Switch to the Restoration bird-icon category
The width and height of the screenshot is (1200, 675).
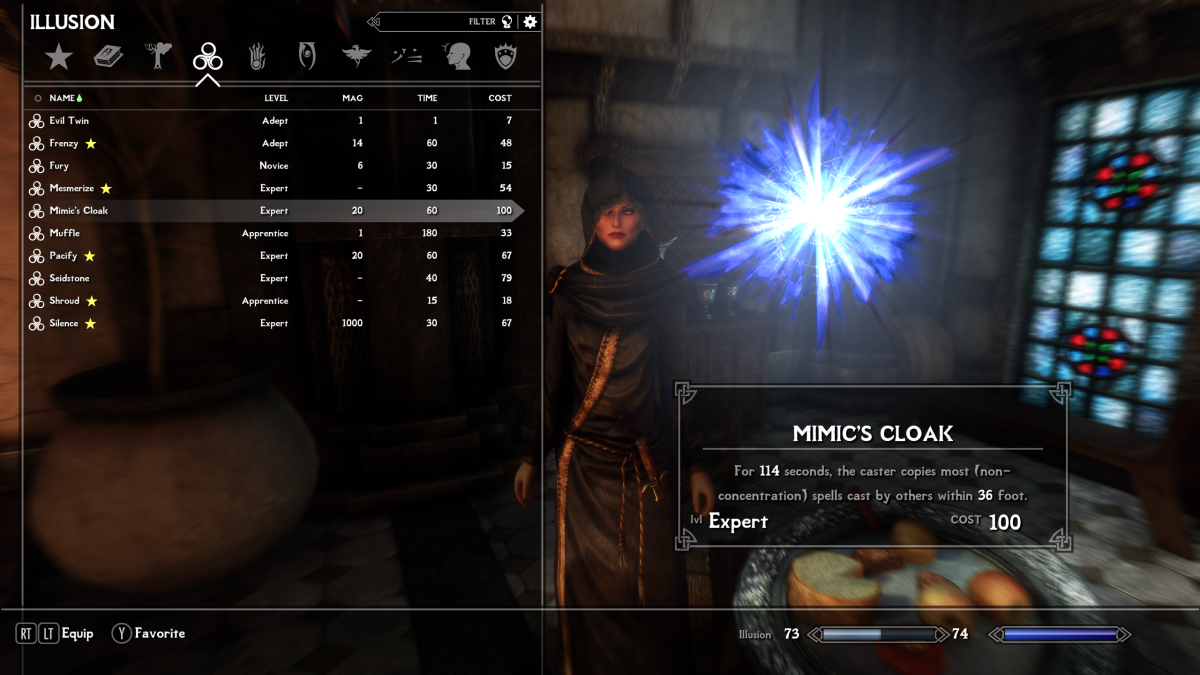click(x=356, y=57)
